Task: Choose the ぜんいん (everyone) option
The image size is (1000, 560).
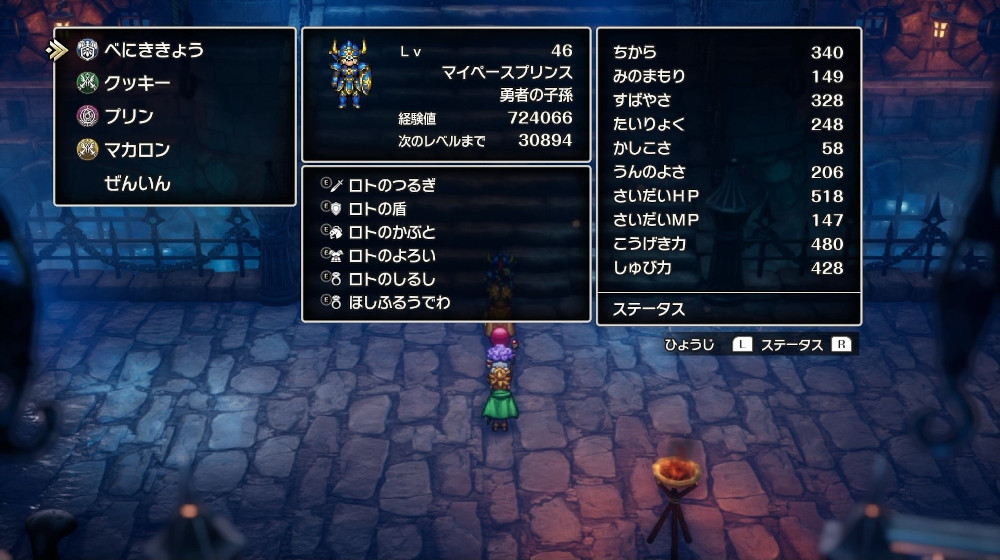Action: (137, 184)
